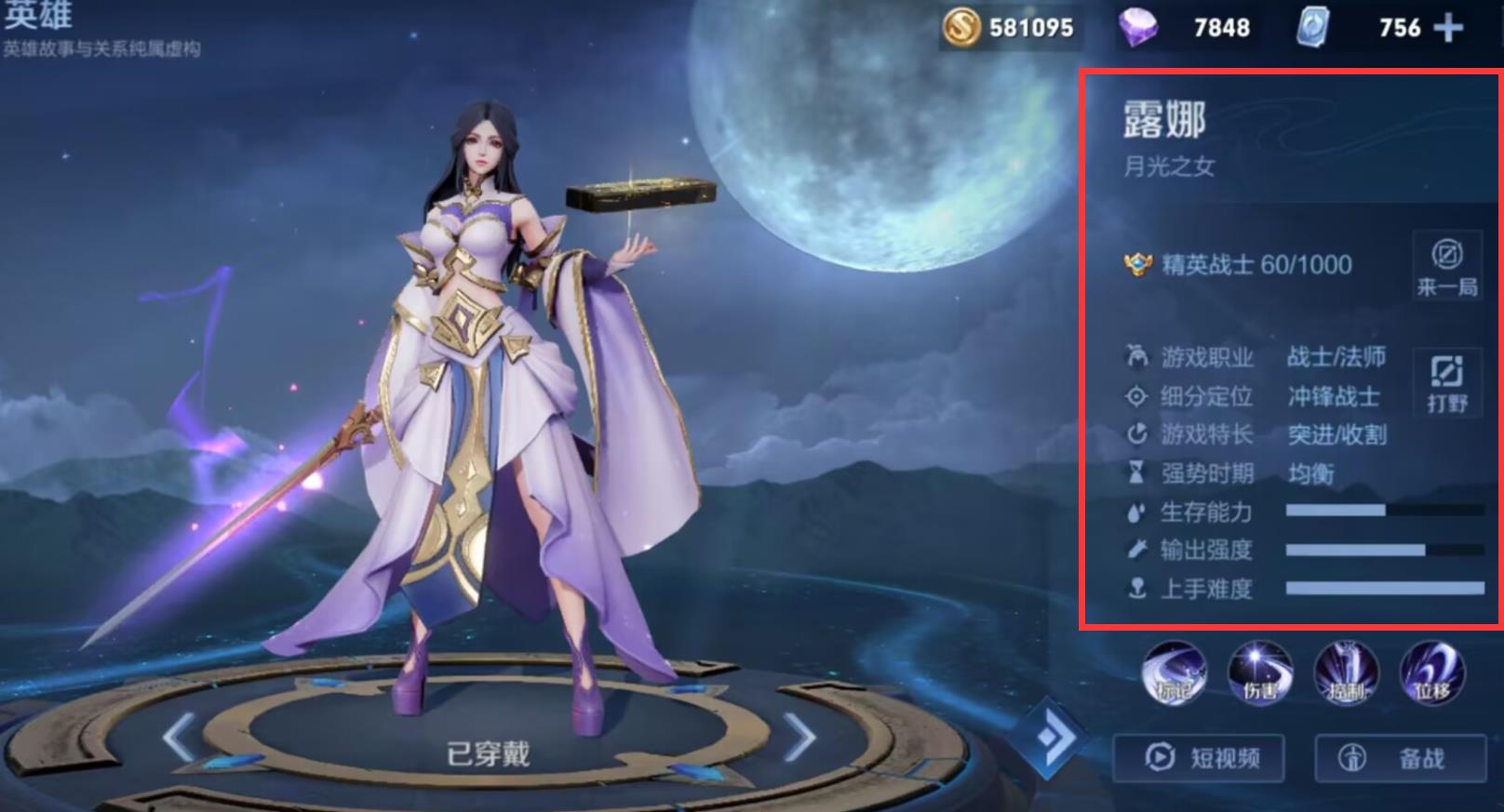1504x812 pixels.
Task: Open the 短视频 short video section
Action: [x=1200, y=758]
